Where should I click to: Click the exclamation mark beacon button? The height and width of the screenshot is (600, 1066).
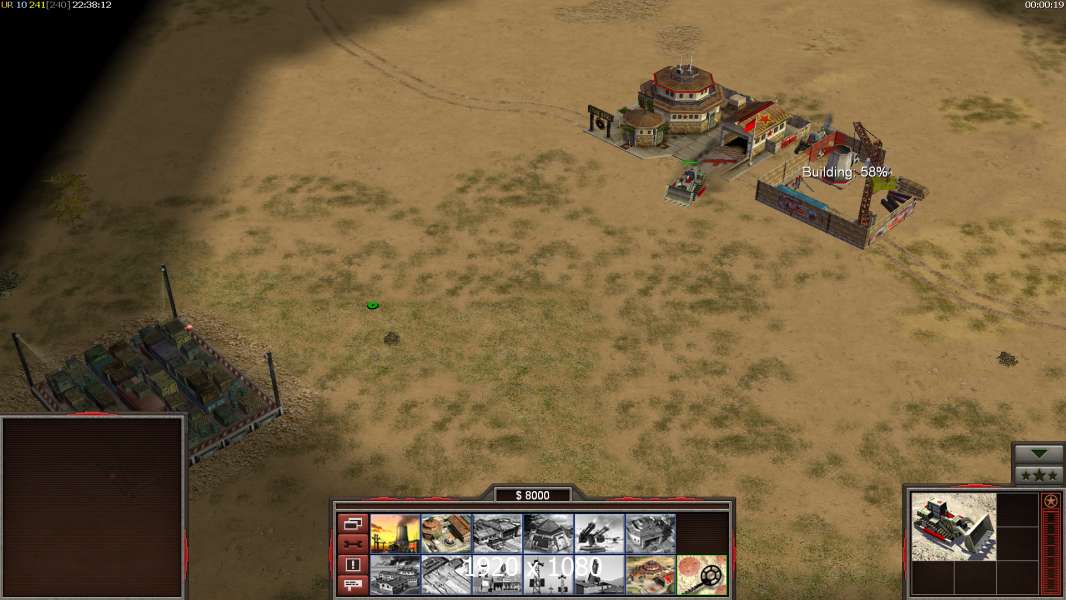coord(352,565)
